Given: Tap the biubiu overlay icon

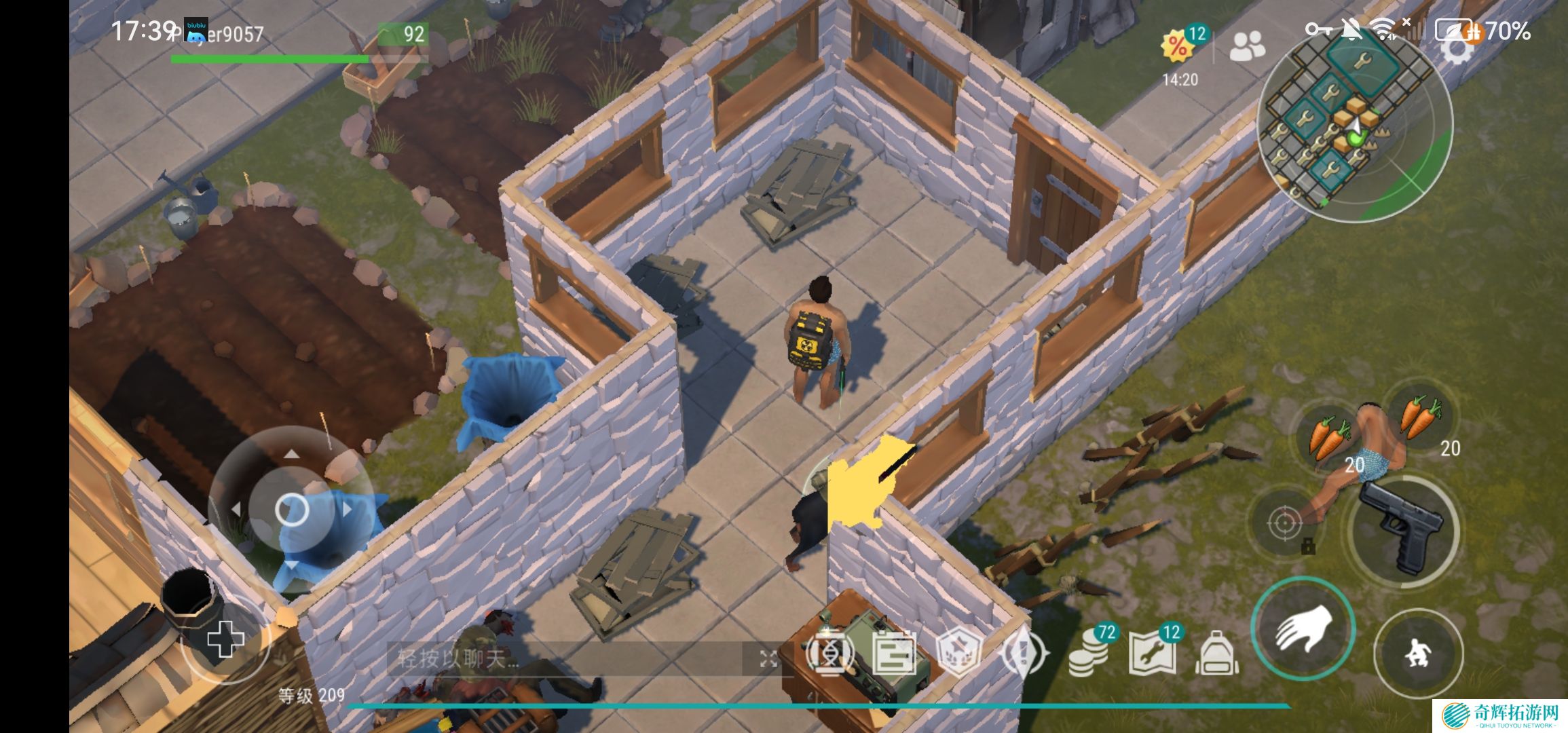Looking at the screenshot, I should (x=196, y=31).
